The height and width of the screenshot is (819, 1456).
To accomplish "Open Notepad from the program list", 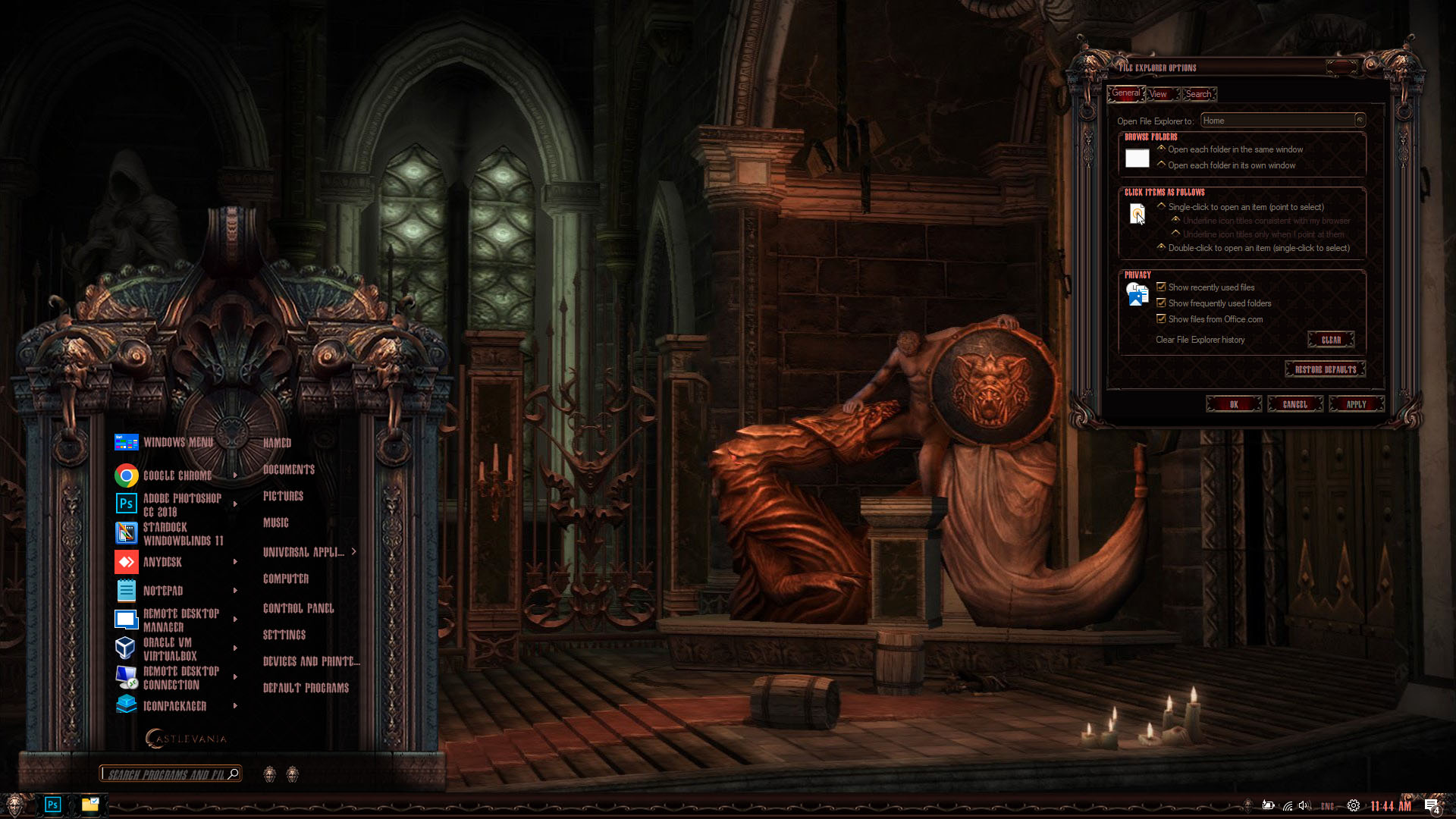I will pyautogui.click(x=163, y=591).
